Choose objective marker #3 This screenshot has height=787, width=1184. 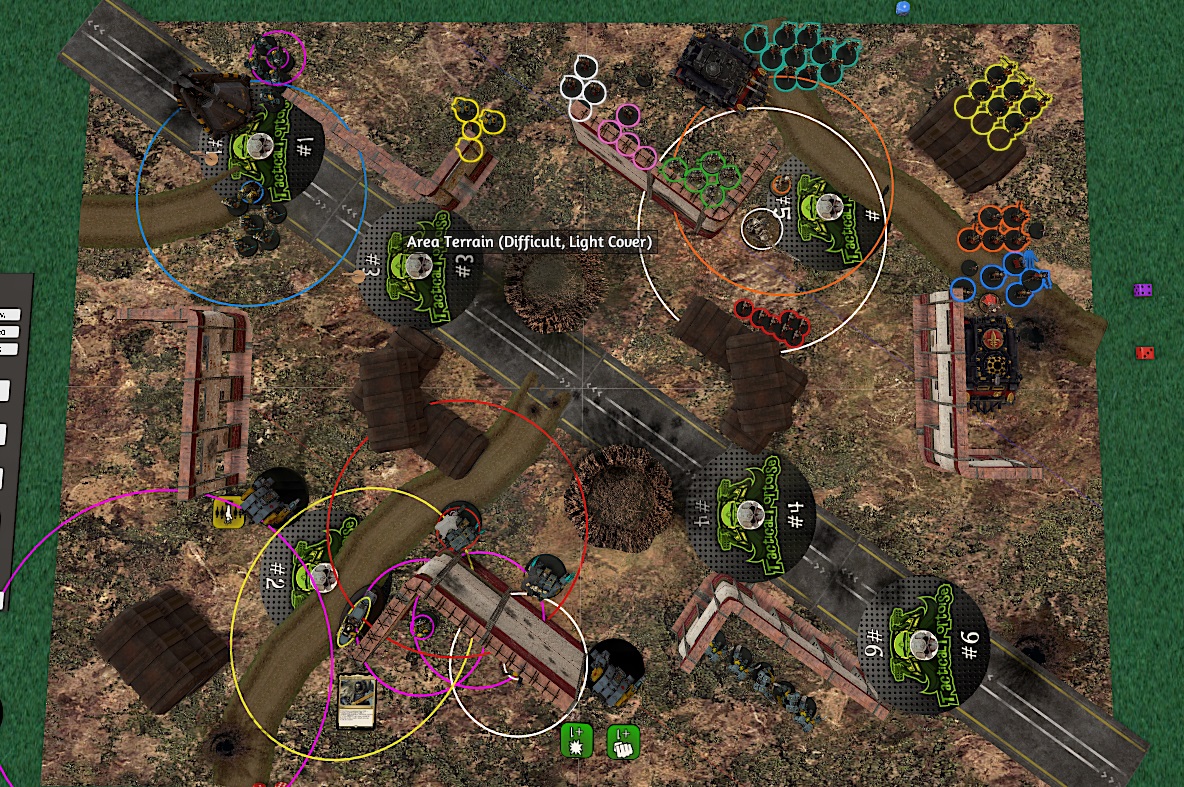(419, 265)
